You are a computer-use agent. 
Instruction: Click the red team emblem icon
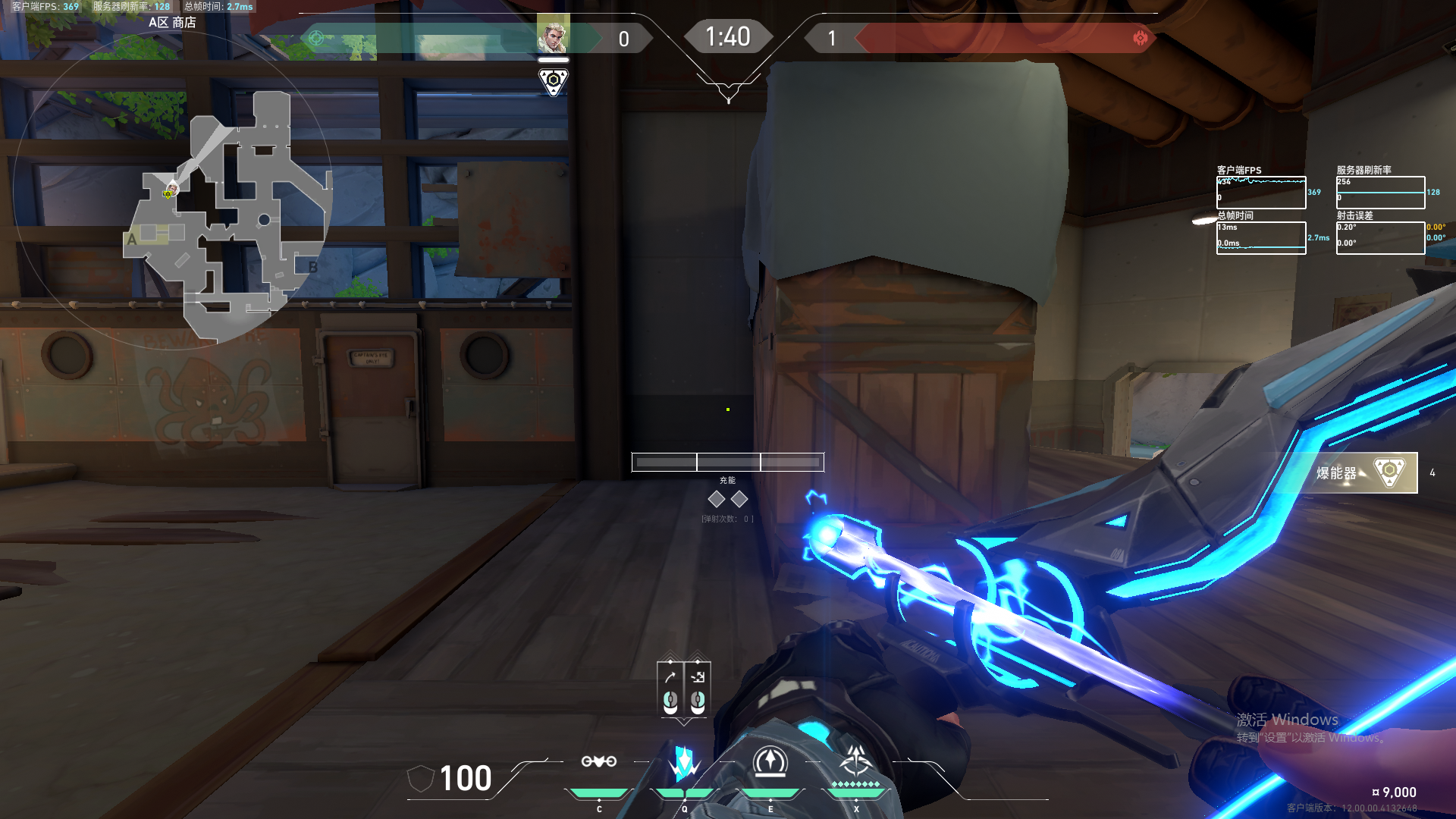[1140, 38]
